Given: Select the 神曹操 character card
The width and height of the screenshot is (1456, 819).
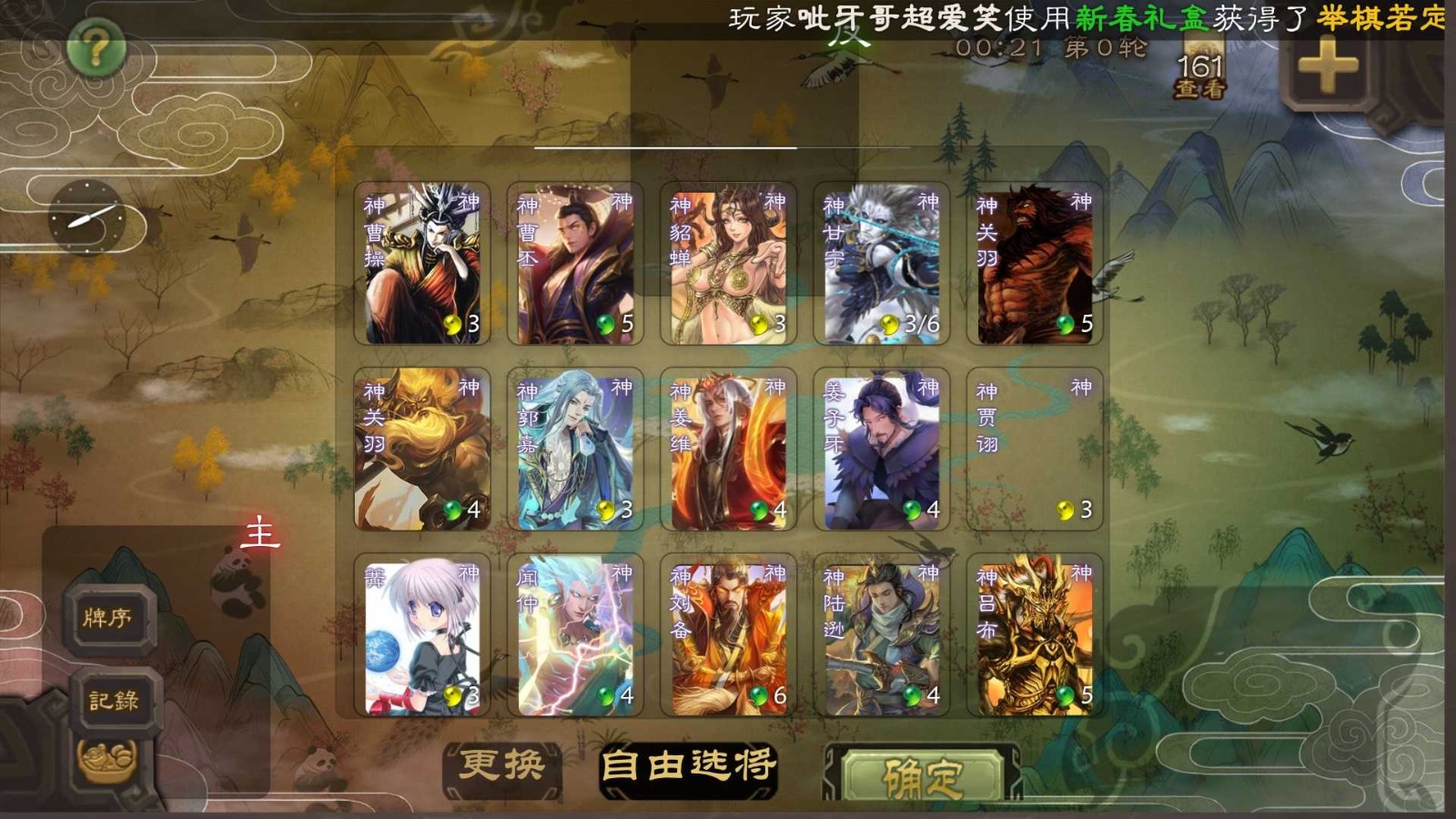Looking at the screenshot, I should [x=423, y=261].
